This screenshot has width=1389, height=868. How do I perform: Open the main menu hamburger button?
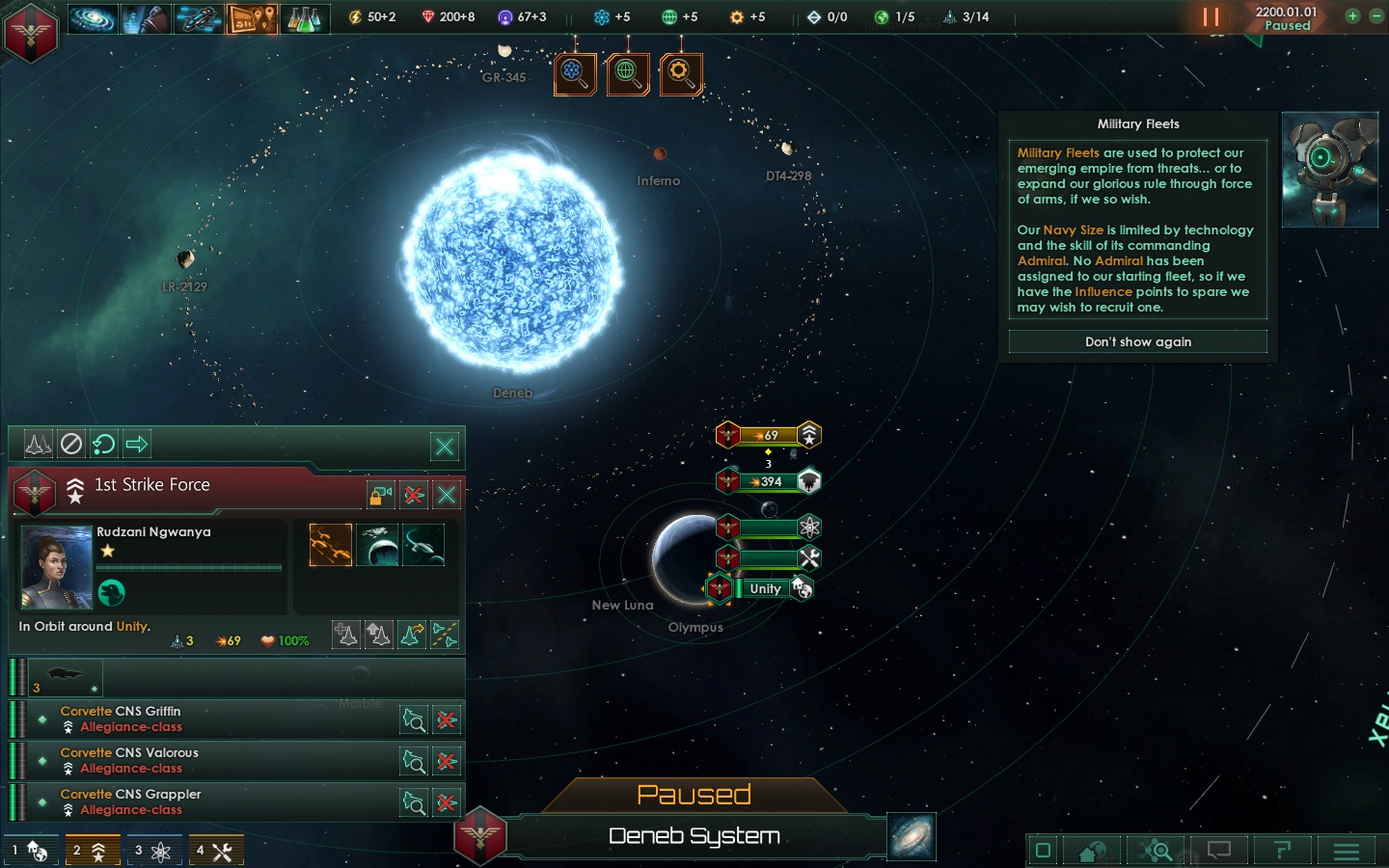click(1346, 851)
